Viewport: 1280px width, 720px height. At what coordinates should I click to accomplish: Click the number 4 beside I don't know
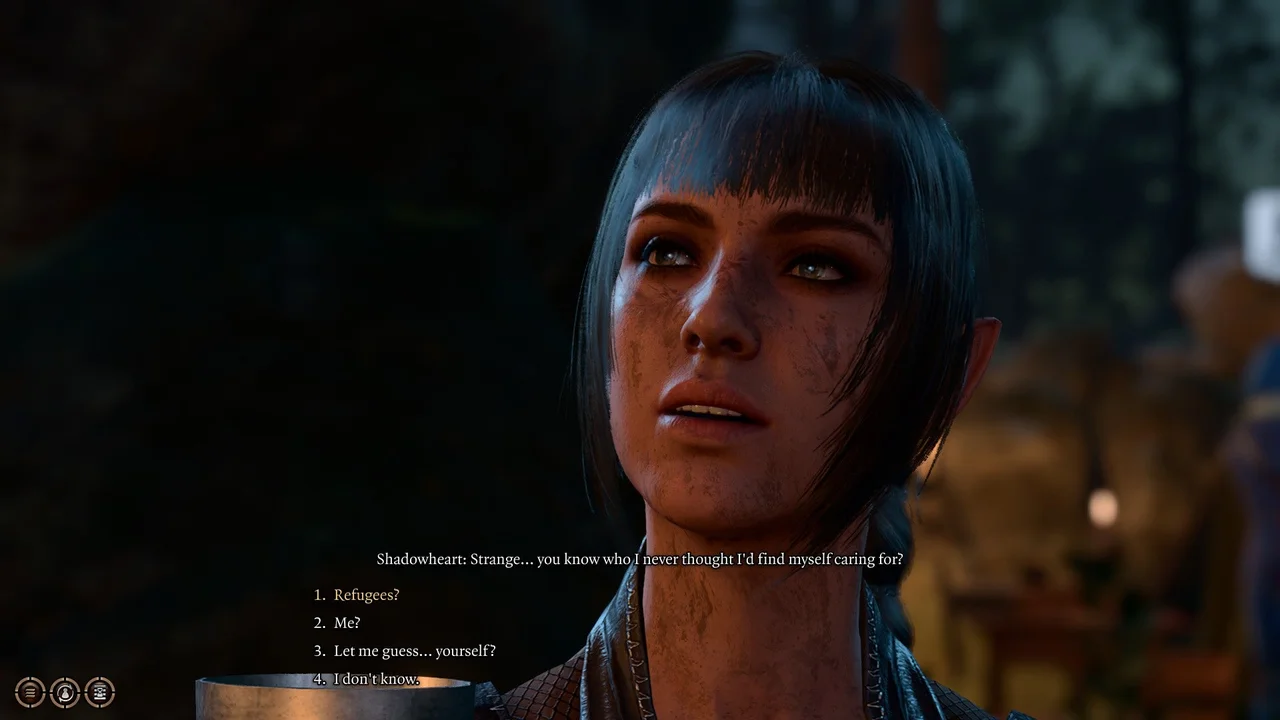(x=317, y=678)
